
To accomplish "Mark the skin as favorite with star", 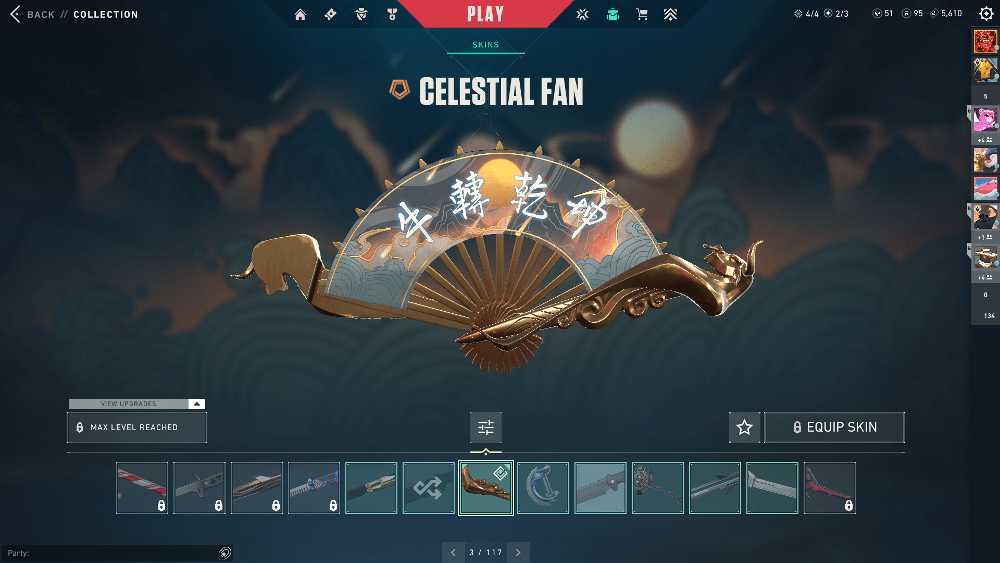I will click(x=744, y=427).
